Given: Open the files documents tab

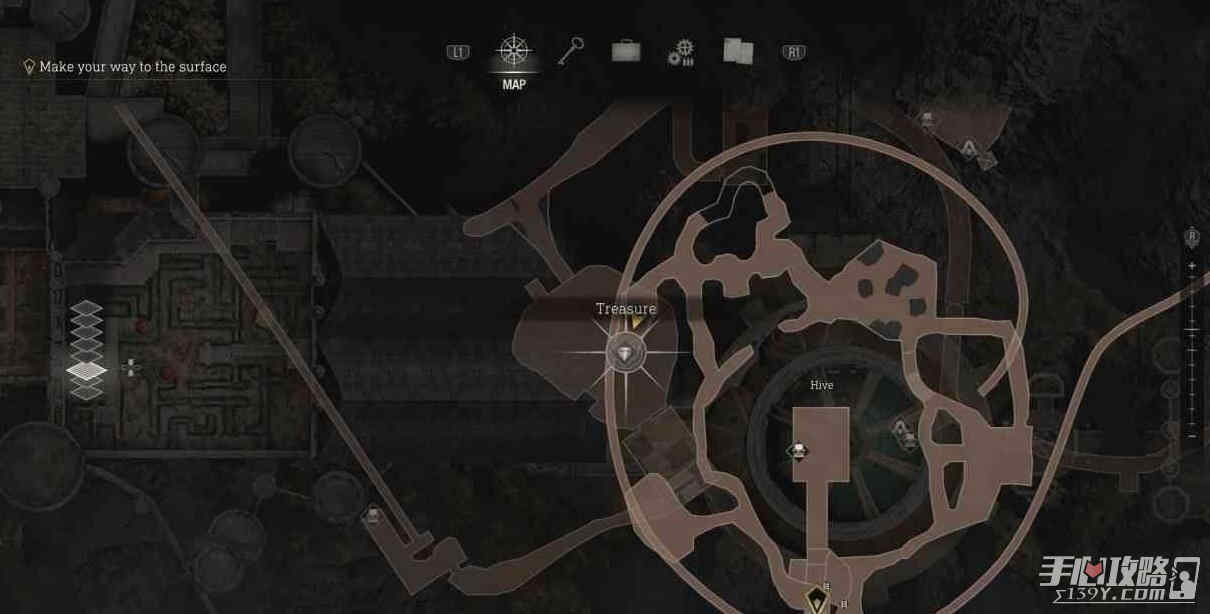Looking at the screenshot, I should 739,50.
